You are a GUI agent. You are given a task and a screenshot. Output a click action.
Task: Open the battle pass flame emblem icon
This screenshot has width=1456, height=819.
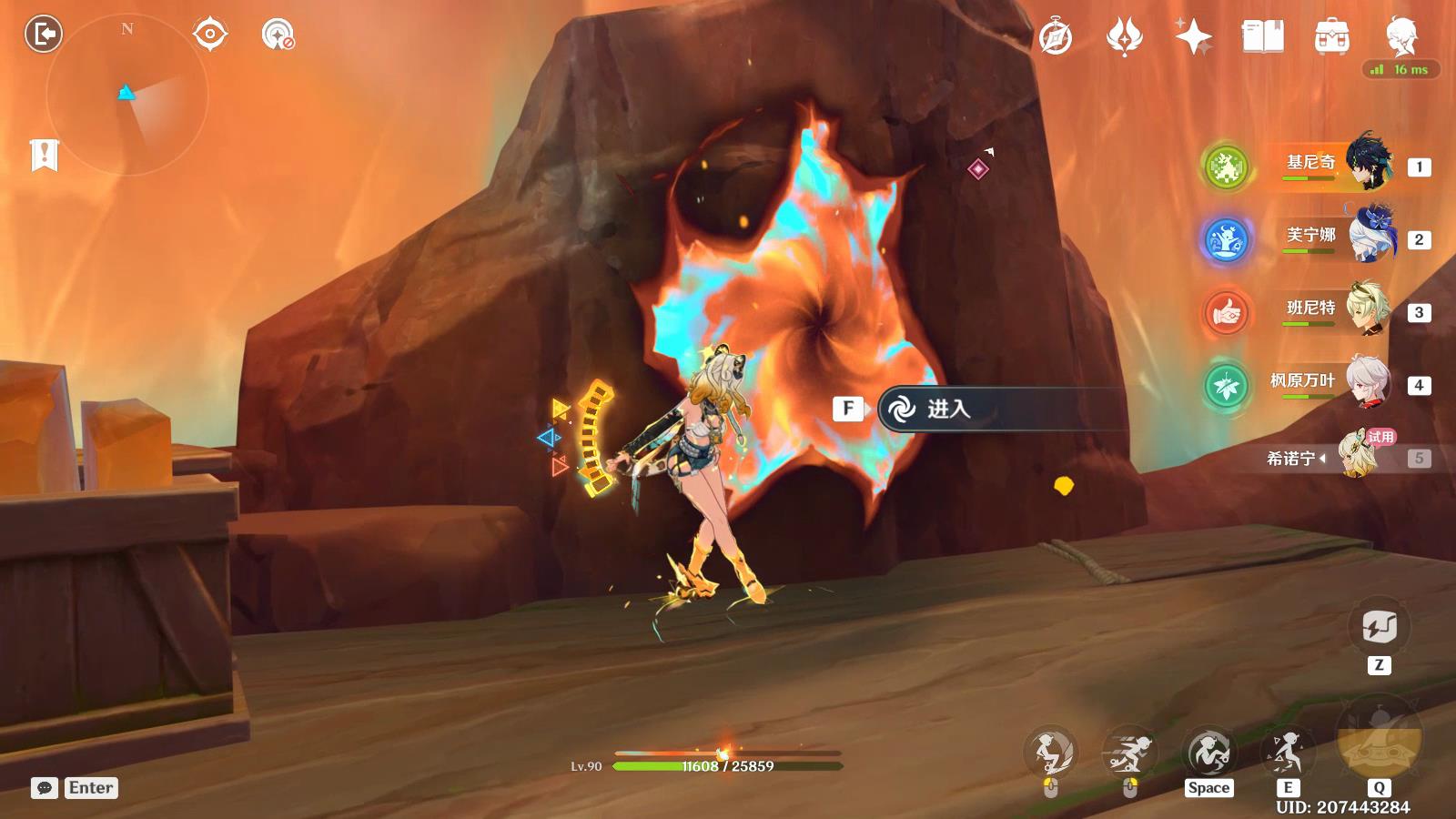tap(1124, 37)
